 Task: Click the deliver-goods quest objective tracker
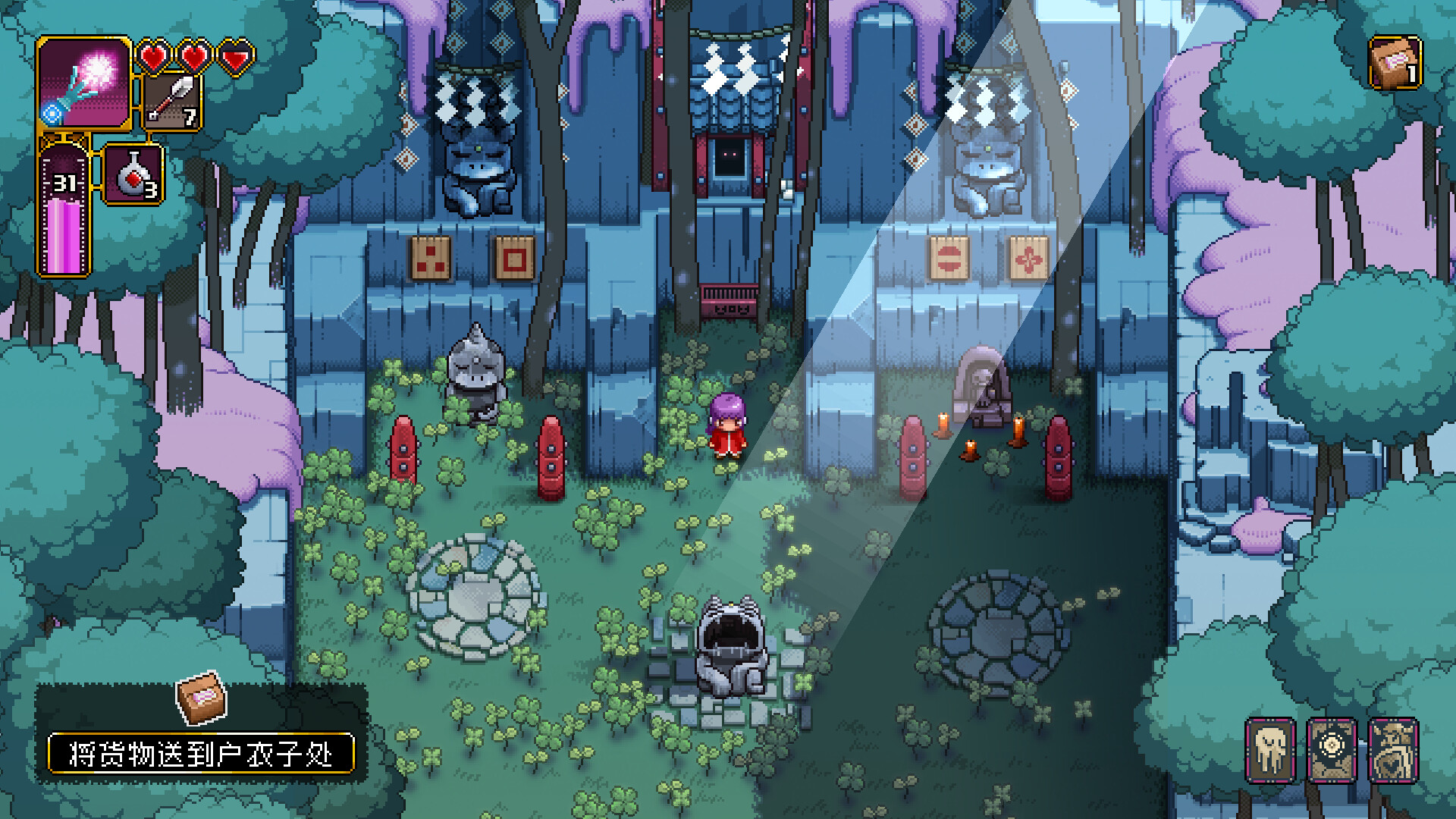coord(201,754)
